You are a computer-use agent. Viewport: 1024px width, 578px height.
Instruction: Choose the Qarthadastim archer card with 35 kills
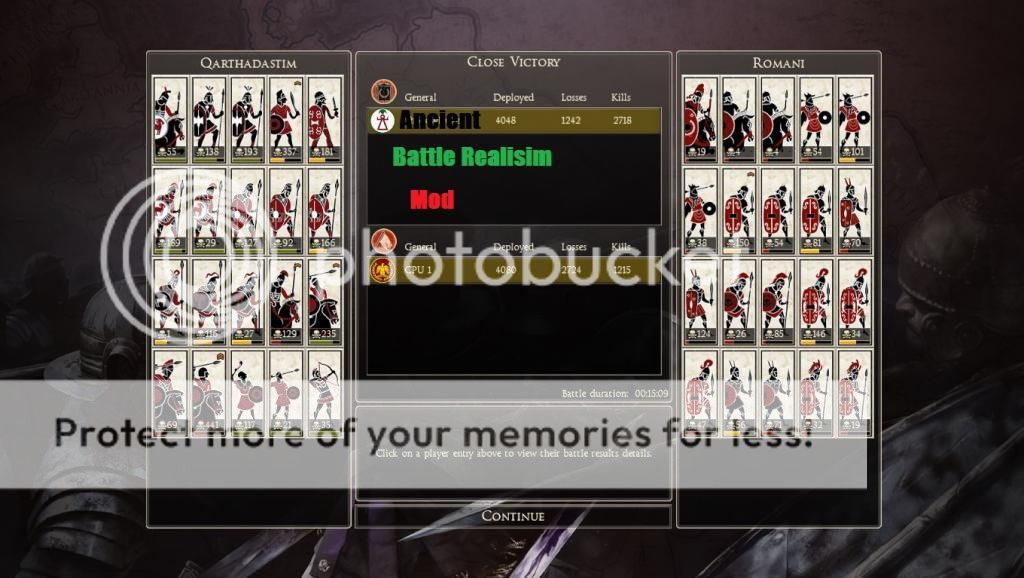(323, 391)
